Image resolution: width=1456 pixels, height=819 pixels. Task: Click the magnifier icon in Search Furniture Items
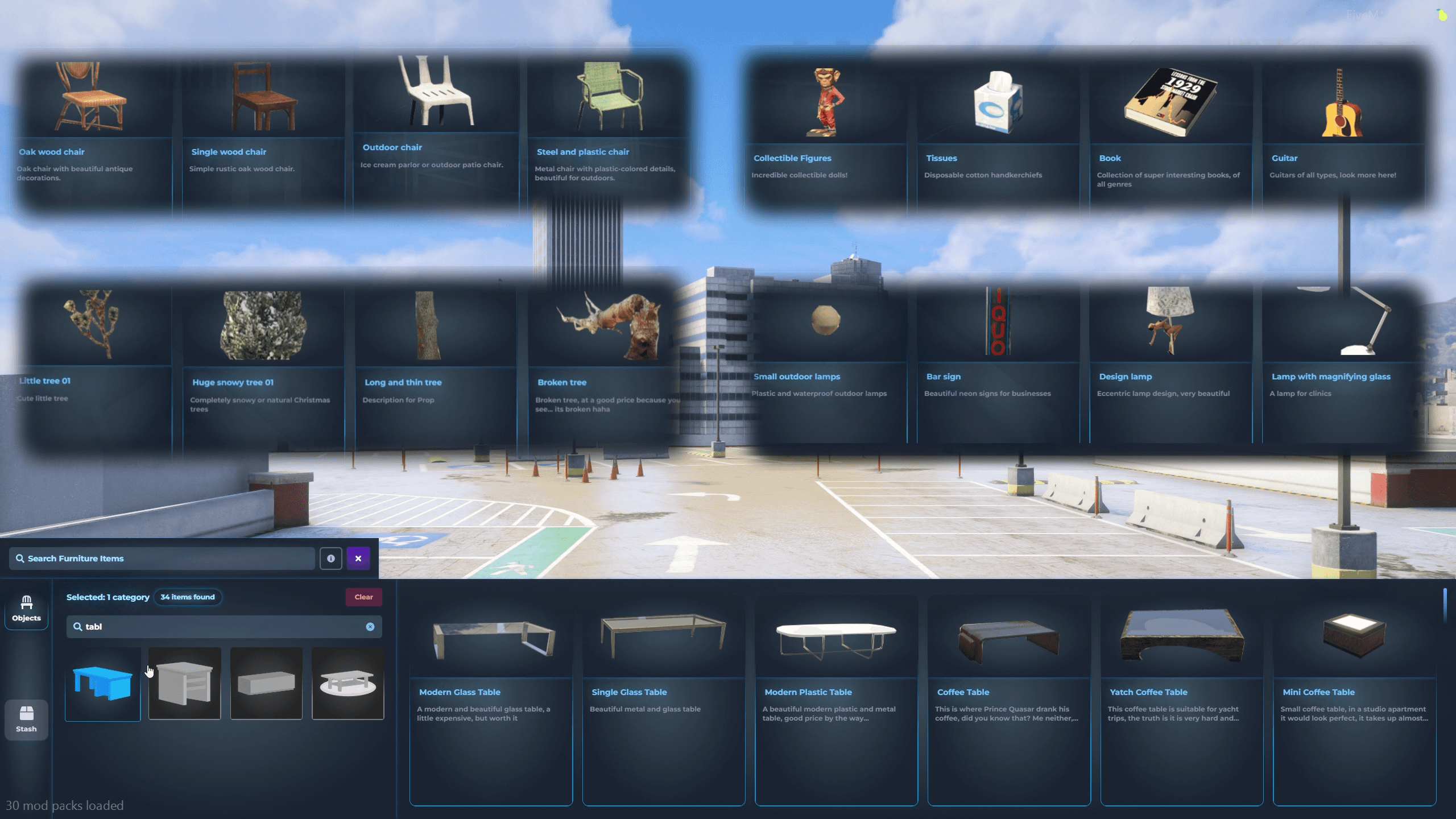coord(20,558)
